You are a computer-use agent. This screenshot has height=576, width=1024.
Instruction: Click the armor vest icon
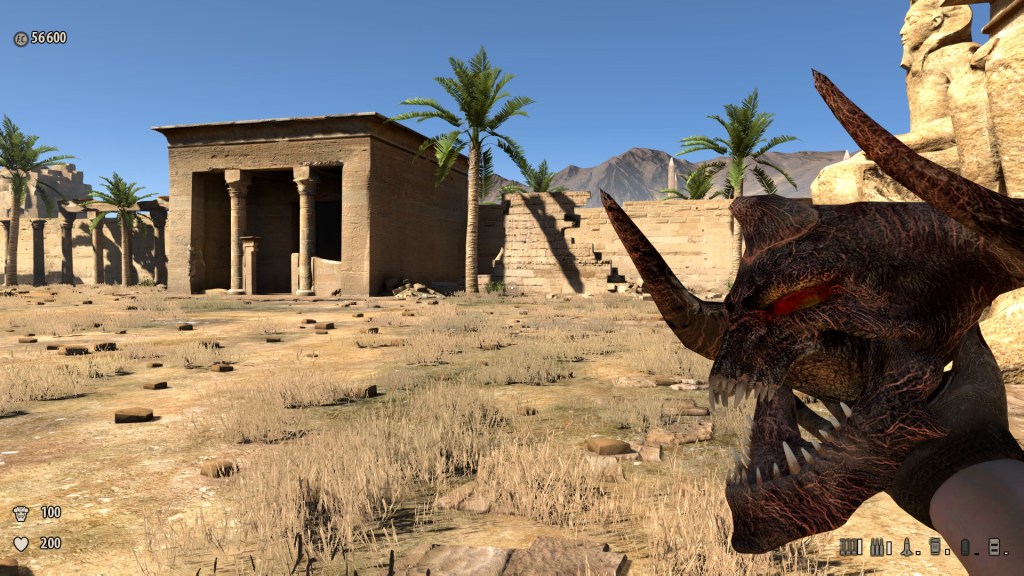20,513
